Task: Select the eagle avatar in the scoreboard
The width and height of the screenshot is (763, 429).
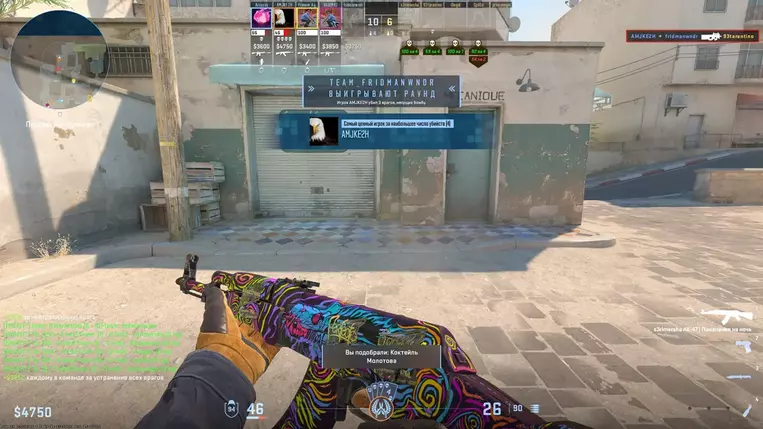Action: point(284,18)
